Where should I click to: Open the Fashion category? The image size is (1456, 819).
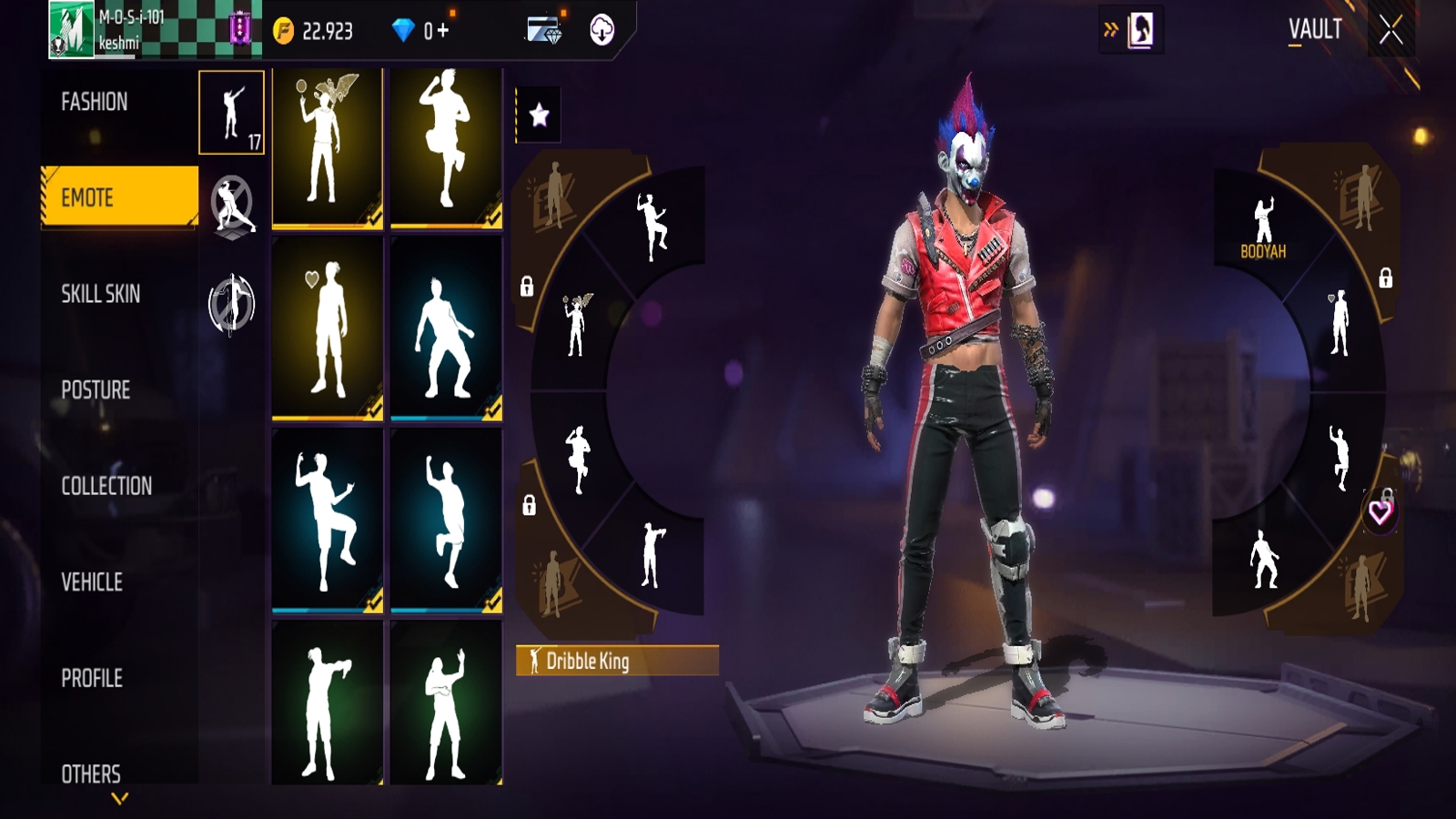[x=95, y=102]
